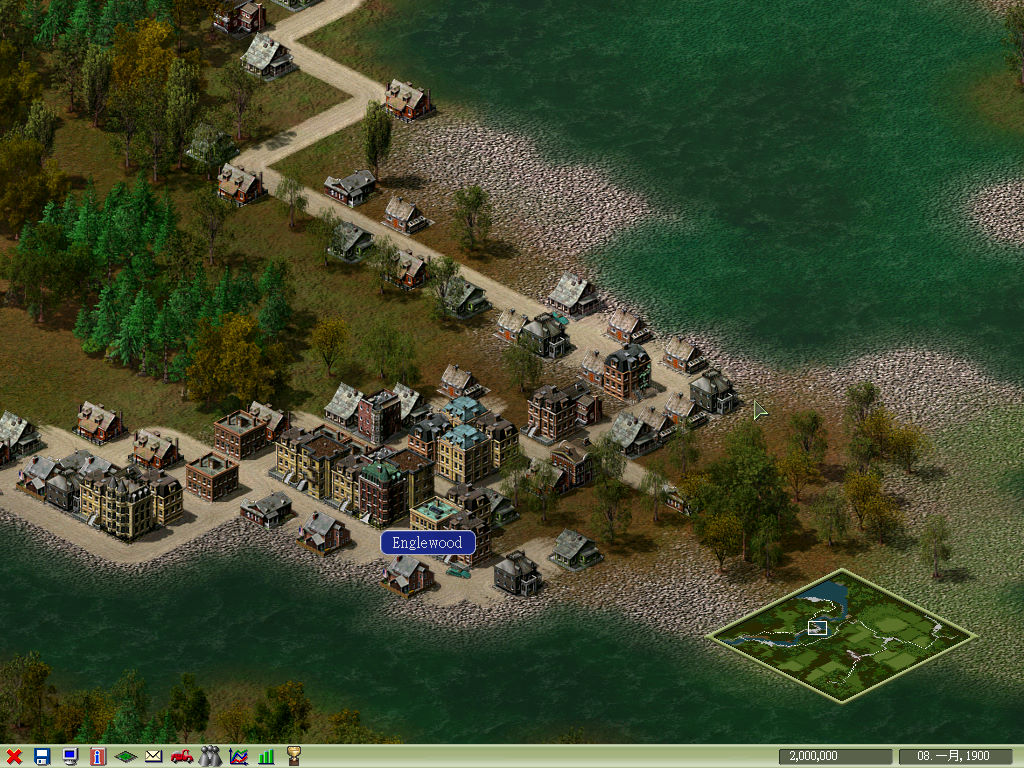
Task: Open the green bar chart statistics
Action: 266,756
